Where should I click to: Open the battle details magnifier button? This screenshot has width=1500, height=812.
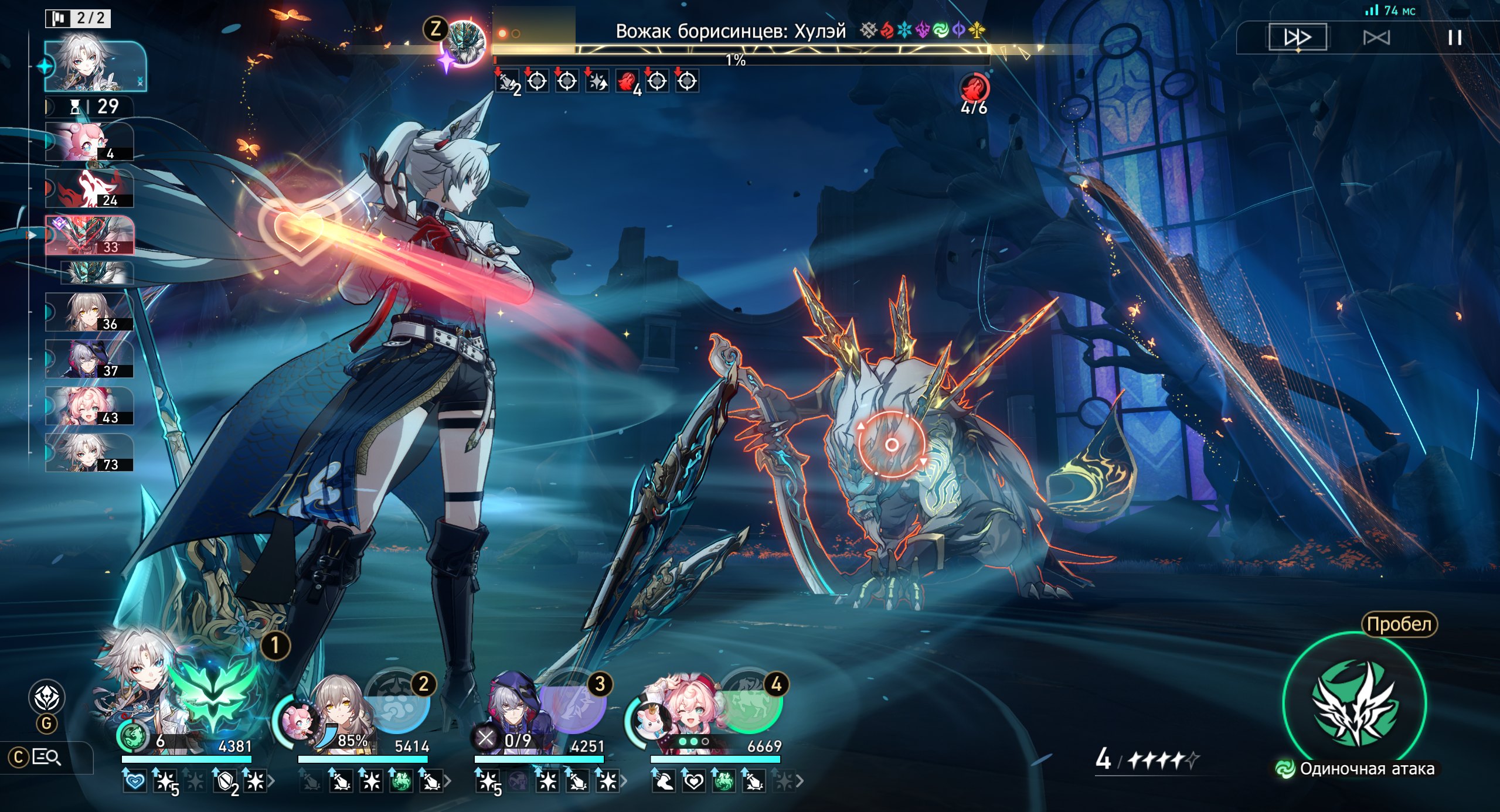click(x=47, y=758)
